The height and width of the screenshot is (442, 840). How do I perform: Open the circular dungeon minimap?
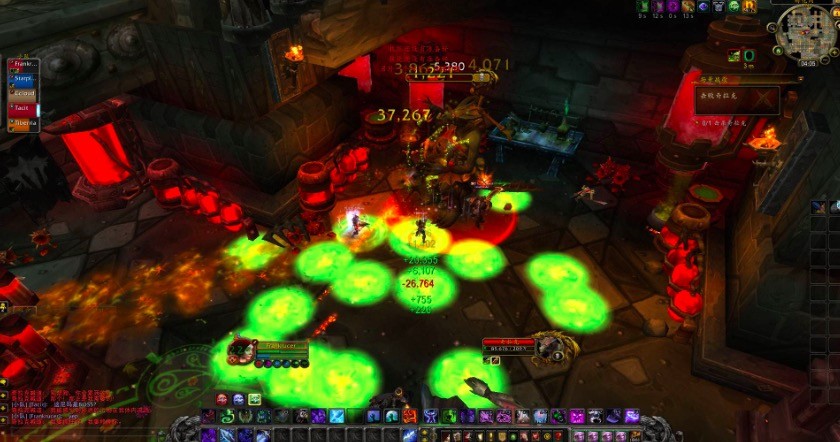pyautogui.click(x=806, y=30)
